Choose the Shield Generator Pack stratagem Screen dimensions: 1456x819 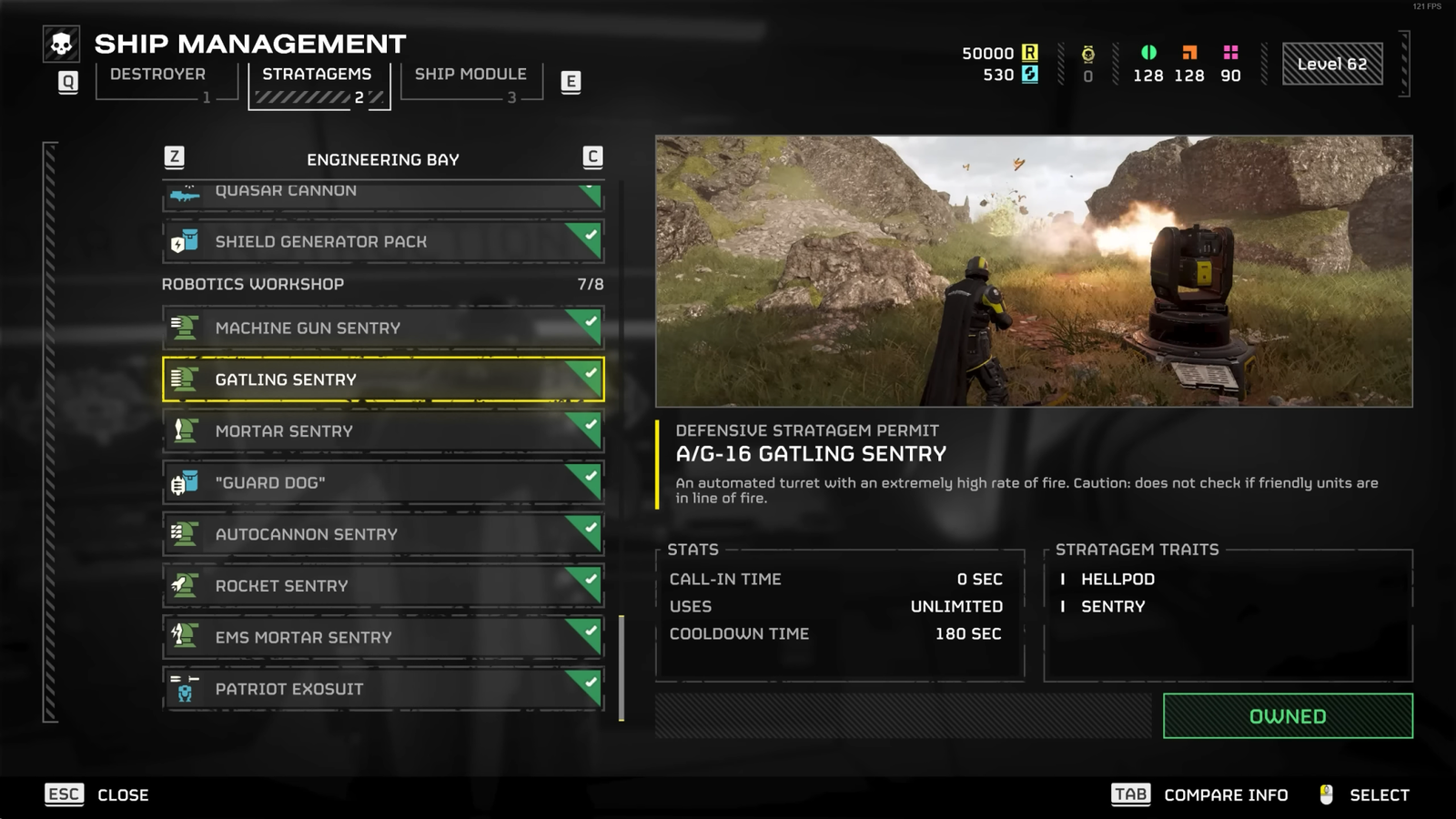pos(382,242)
